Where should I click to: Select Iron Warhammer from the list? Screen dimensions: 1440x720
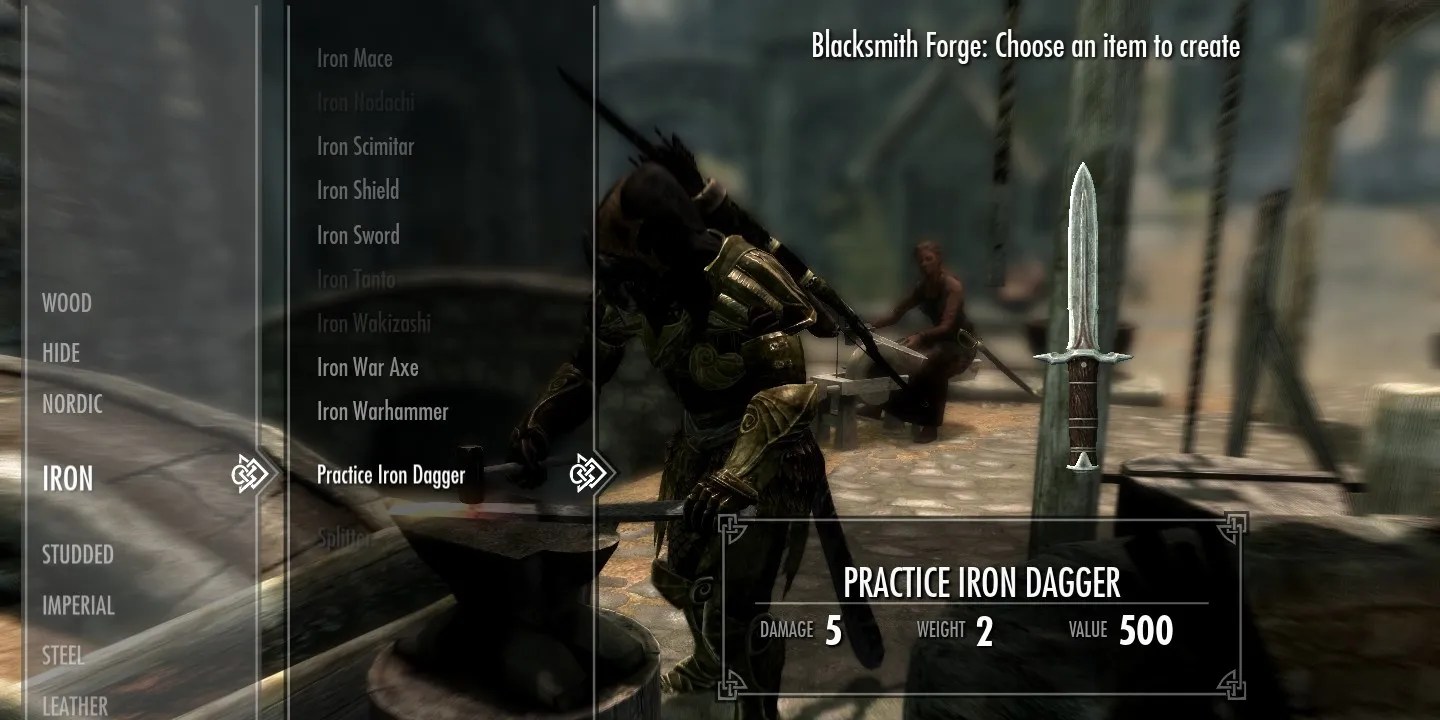tap(383, 411)
